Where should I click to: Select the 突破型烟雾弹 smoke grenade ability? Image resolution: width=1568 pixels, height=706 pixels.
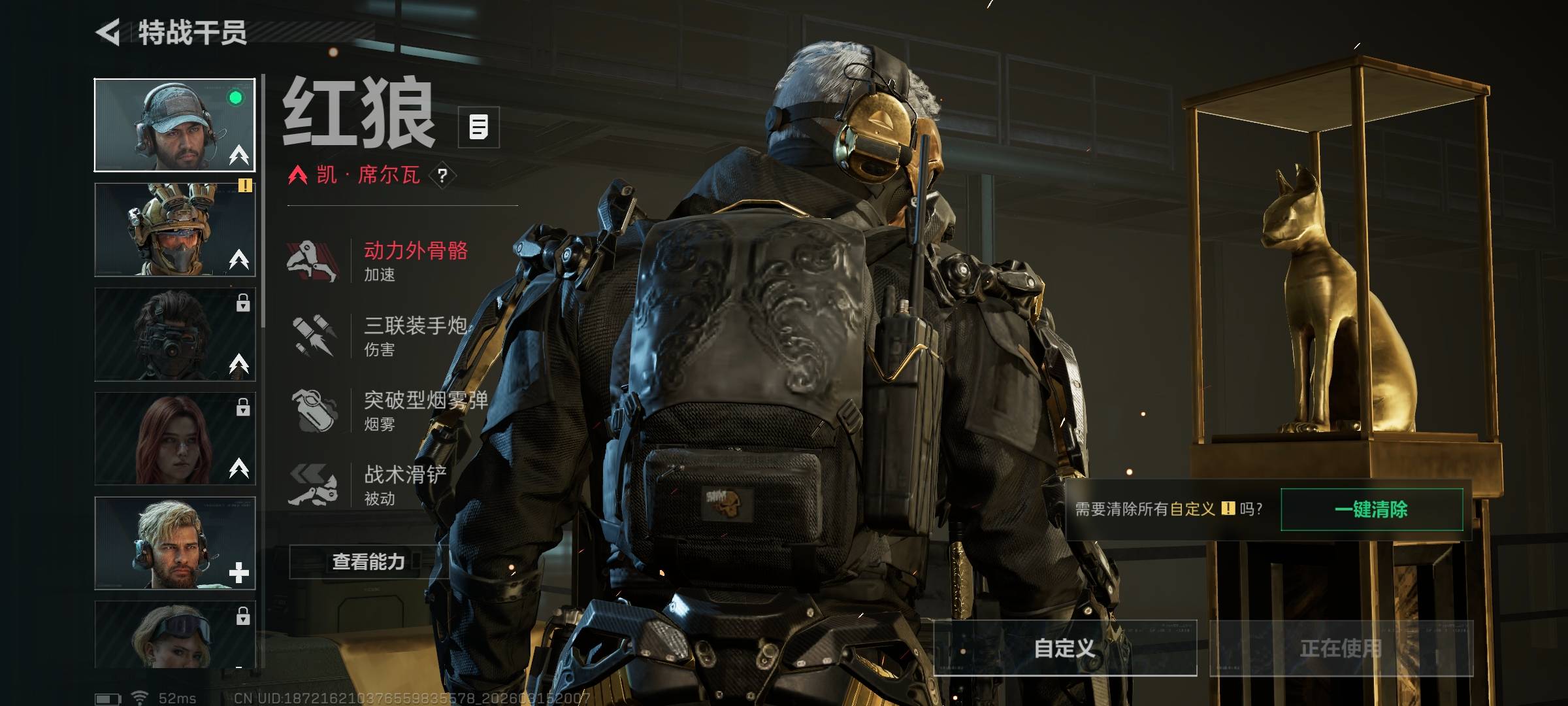(392, 410)
